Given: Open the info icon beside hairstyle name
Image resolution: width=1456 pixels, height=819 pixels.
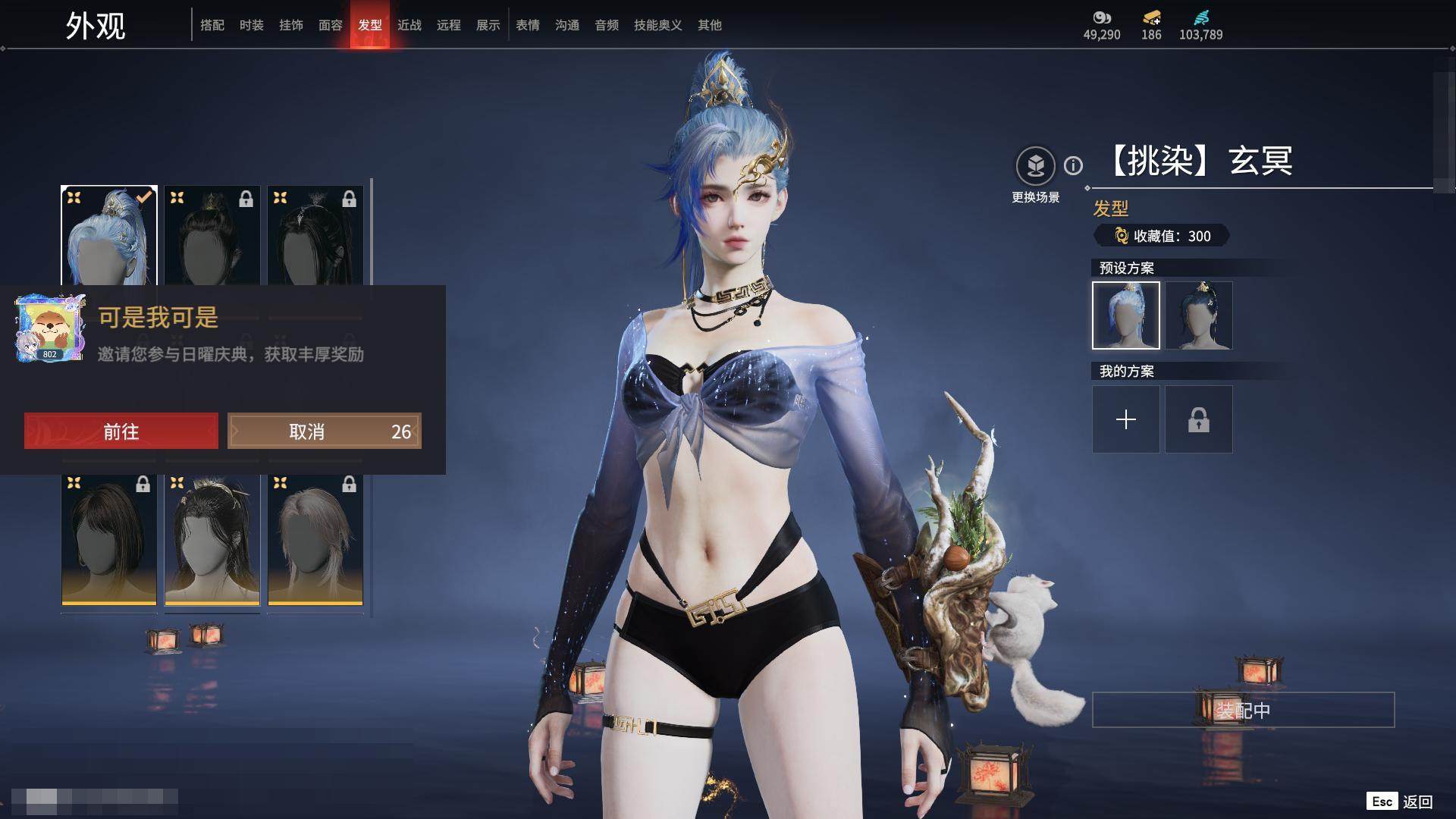Looking at the screenshot, I should (x=1073, y=165).
